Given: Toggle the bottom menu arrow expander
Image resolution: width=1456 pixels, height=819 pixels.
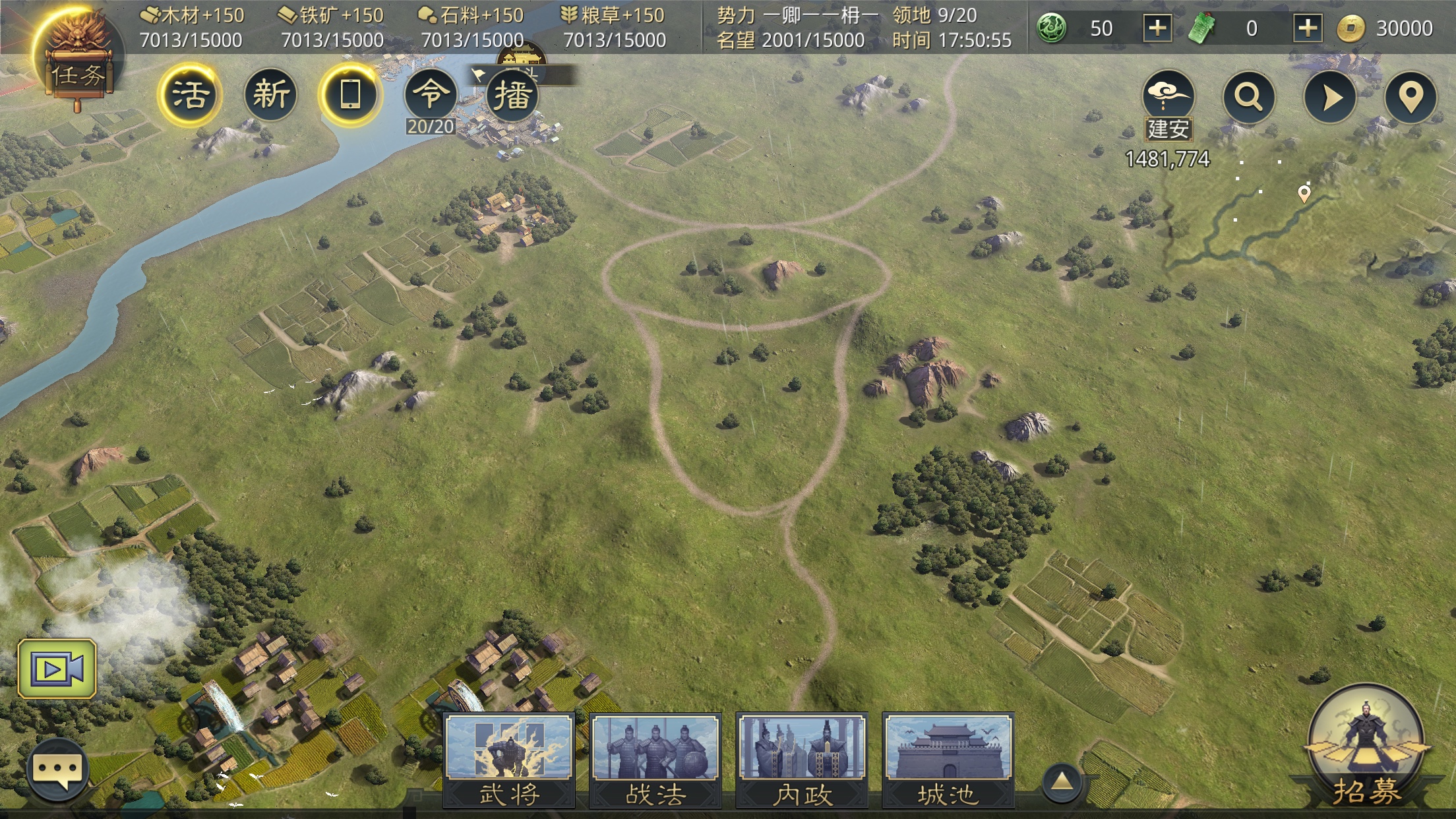Looking at the screenshot, I should click(1061, 782).
